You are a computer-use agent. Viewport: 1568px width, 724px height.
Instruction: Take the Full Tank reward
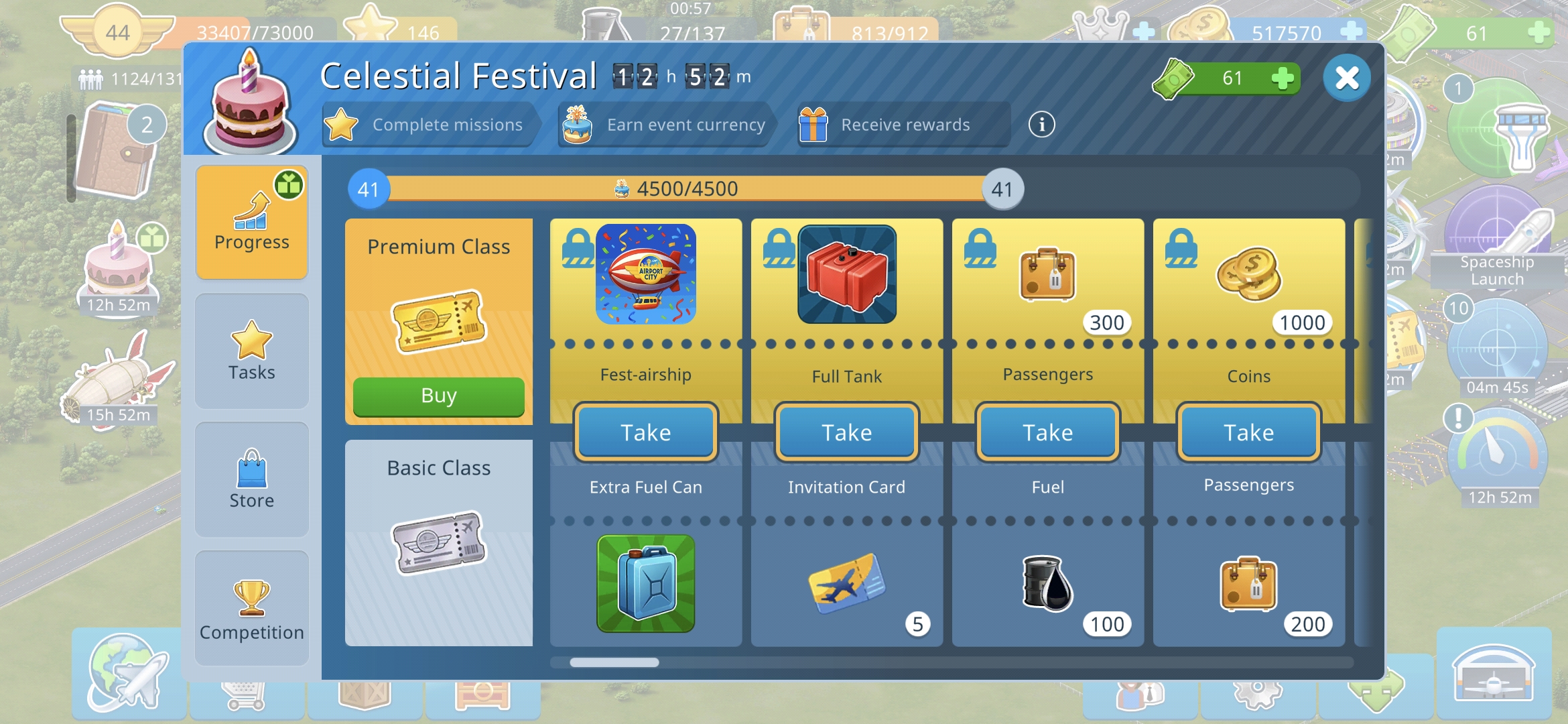846,432
